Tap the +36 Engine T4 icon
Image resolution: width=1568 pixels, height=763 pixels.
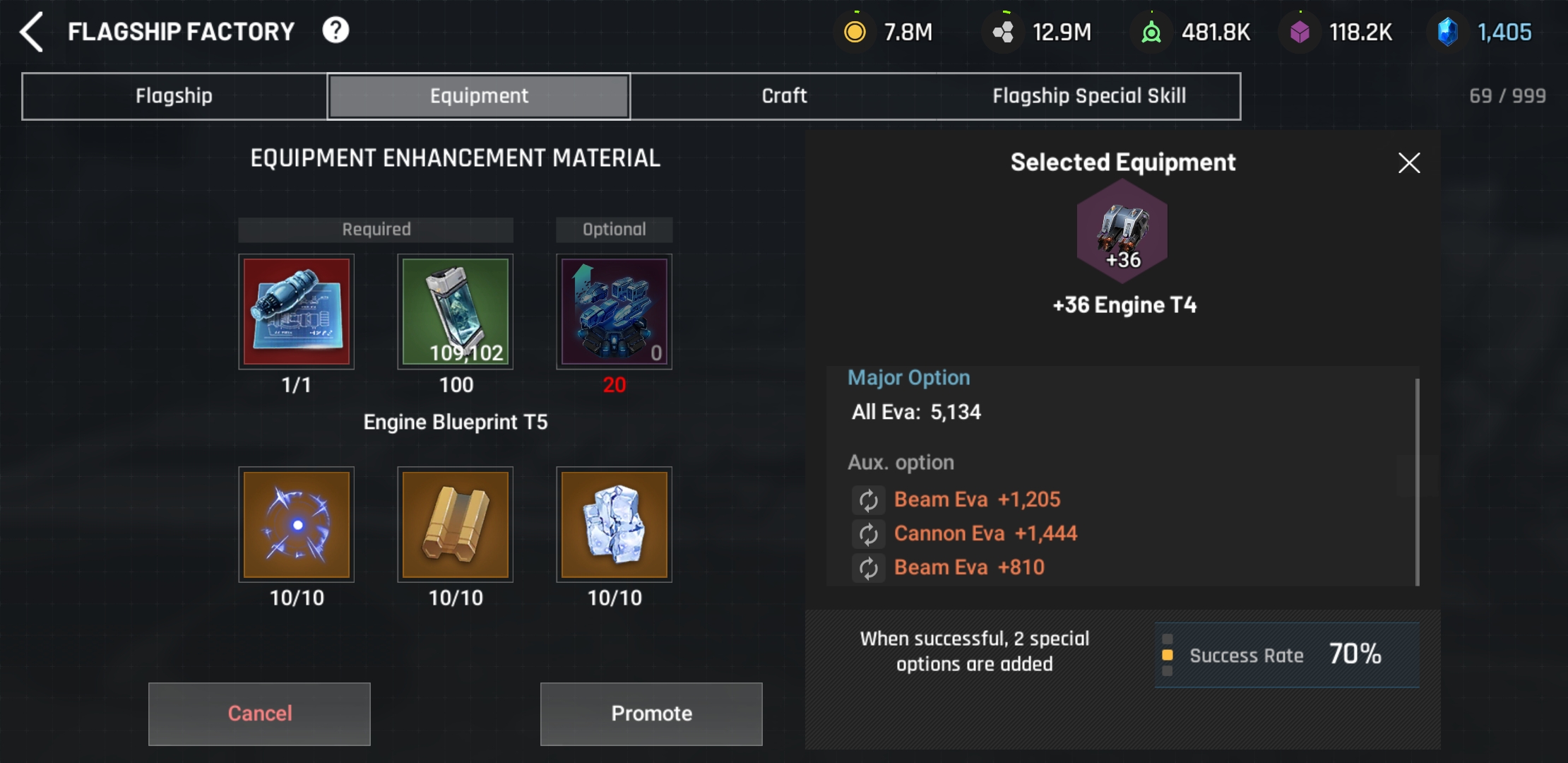pyautogui.click(x=1122, y=231)
